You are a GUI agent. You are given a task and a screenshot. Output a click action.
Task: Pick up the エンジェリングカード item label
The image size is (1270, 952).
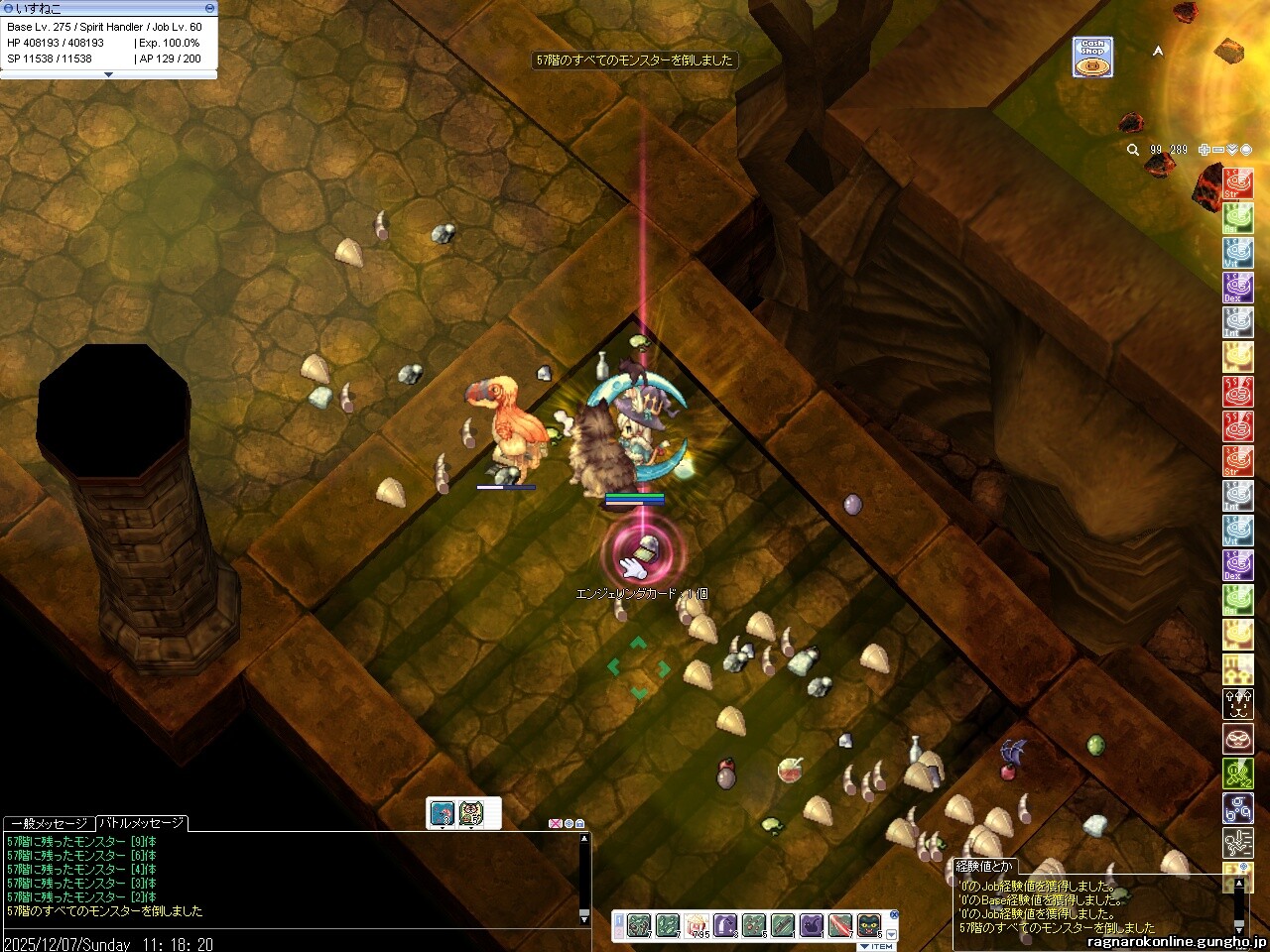coord(642,593)
